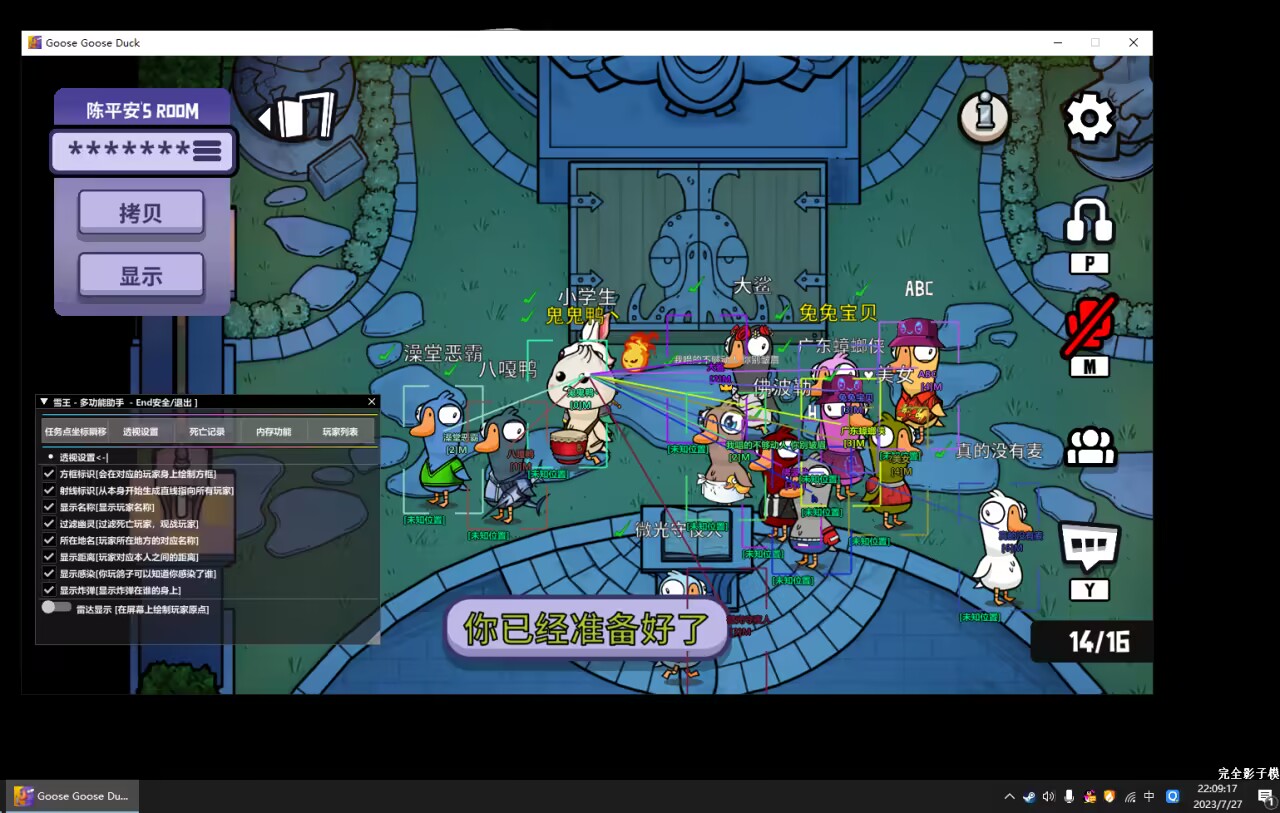The height and width of the screenshot is (813, 1280).
Task: Click the 显示 show button
Action: [x=141, y=275]
